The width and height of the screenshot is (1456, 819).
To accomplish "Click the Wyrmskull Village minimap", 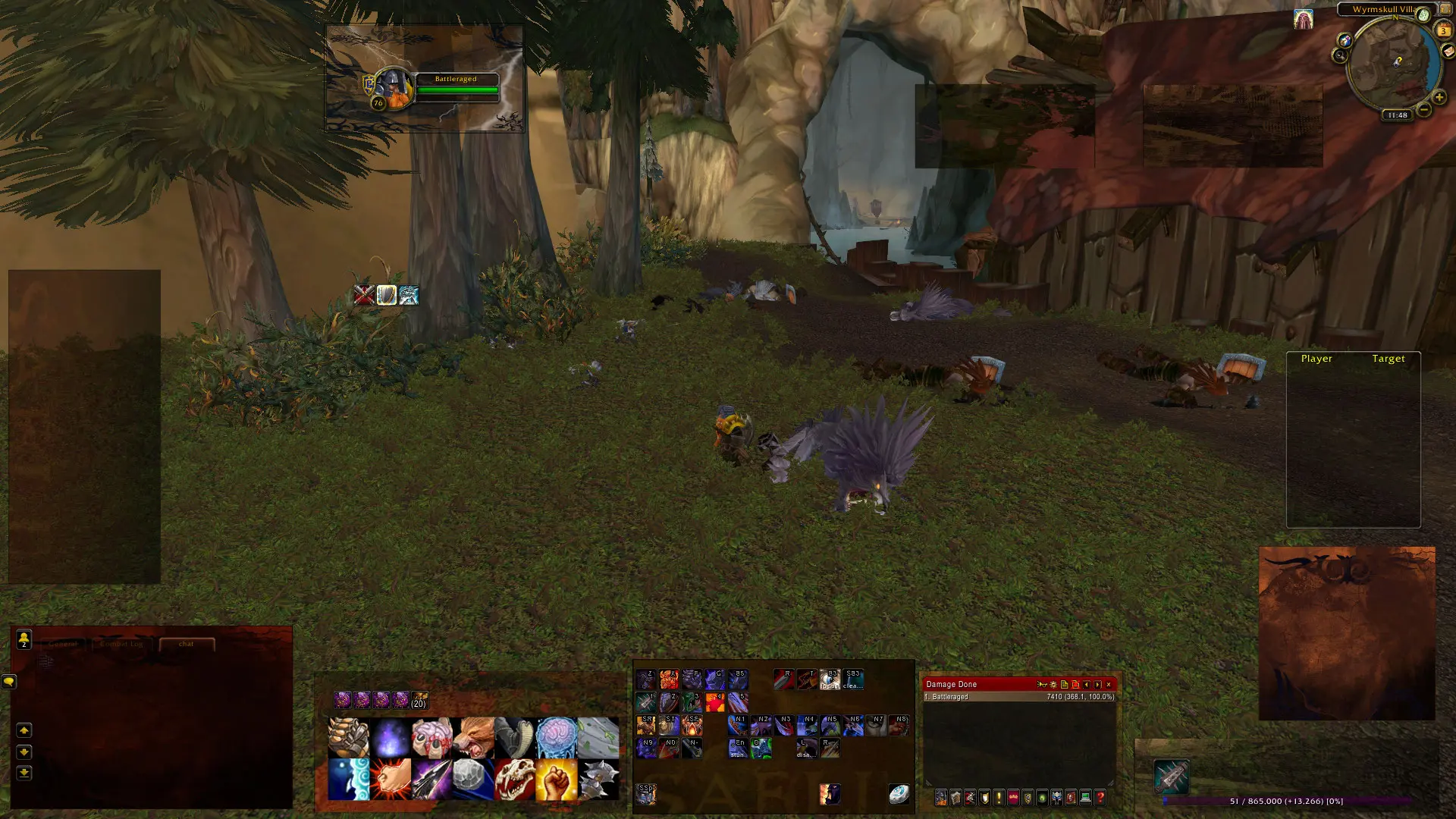I will [1392, 64].
